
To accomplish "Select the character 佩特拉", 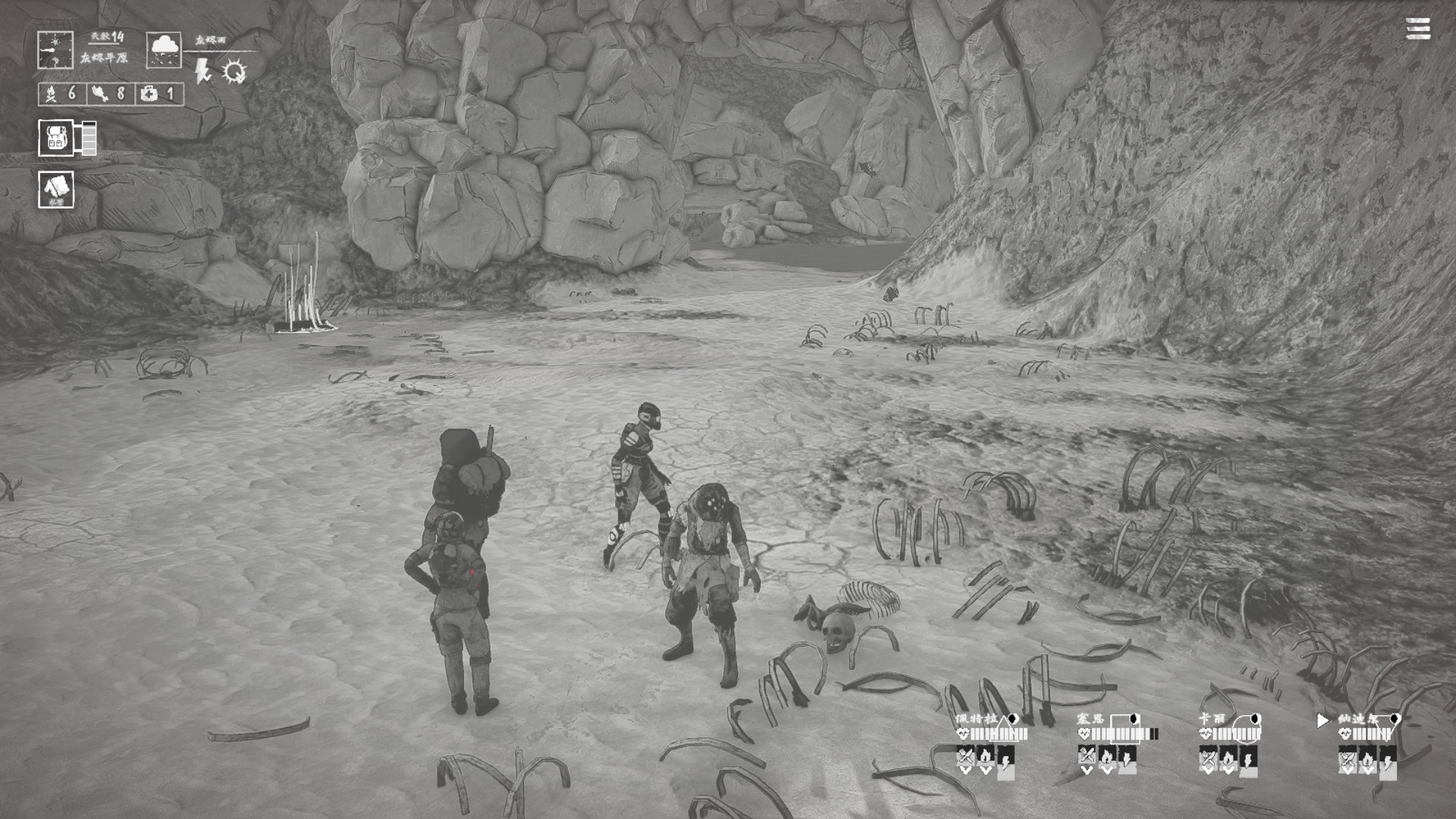I will 977,719.
